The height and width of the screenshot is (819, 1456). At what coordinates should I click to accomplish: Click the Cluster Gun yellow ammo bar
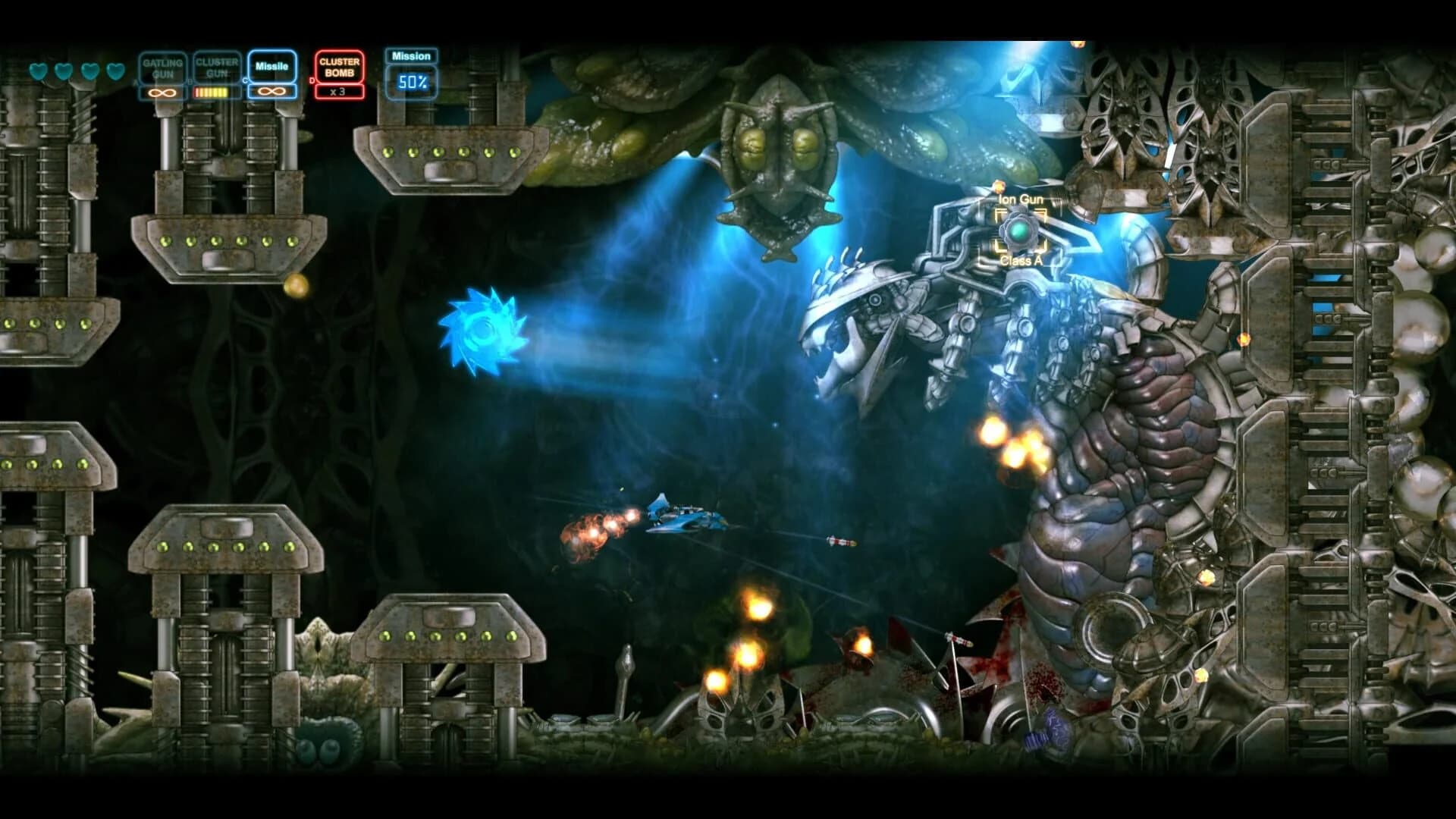(x=212, y=93)
